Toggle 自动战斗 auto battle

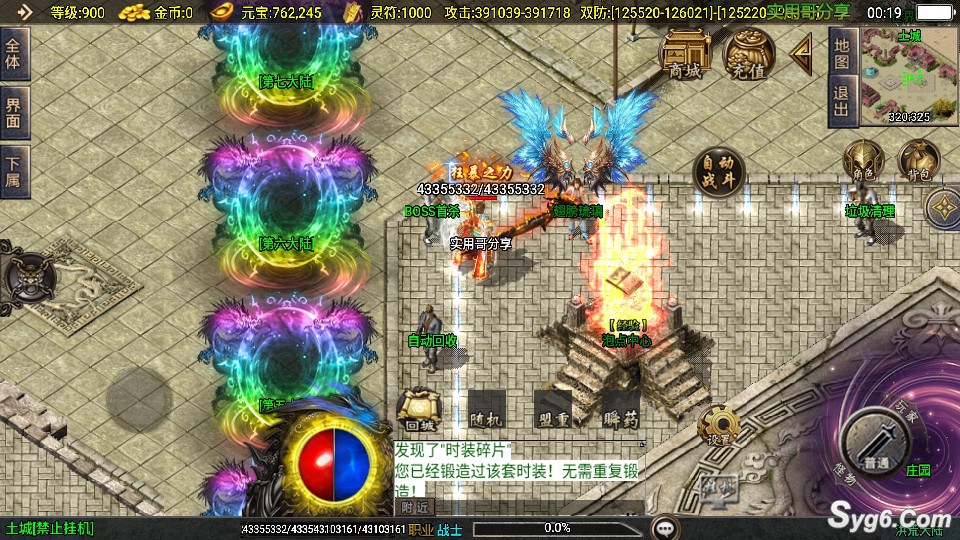[x=719, y=172]
